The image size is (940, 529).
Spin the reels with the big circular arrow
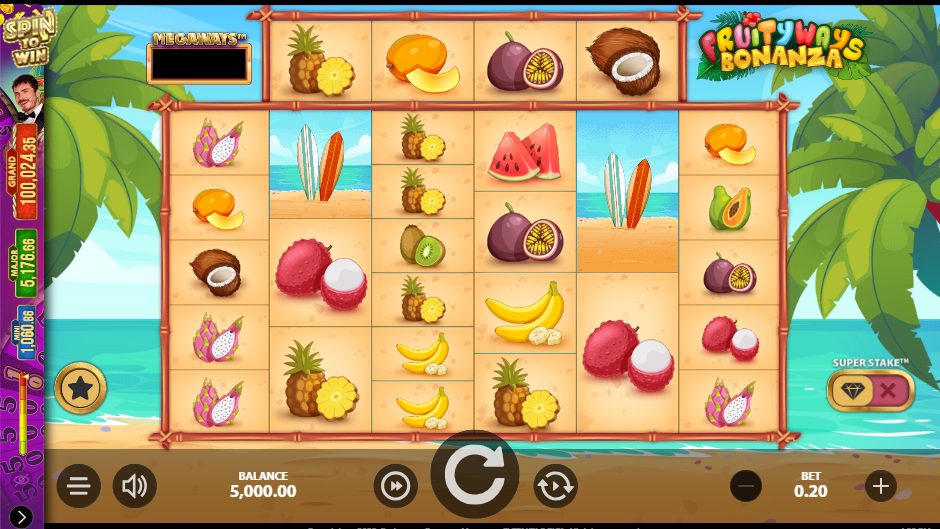(x=474, y=475)
